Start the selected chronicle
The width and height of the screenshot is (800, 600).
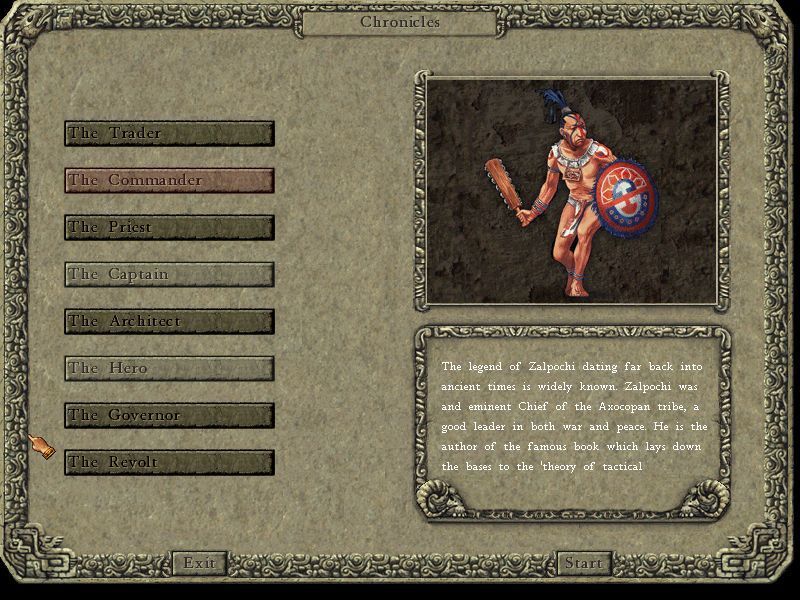(x=583, y=563)
